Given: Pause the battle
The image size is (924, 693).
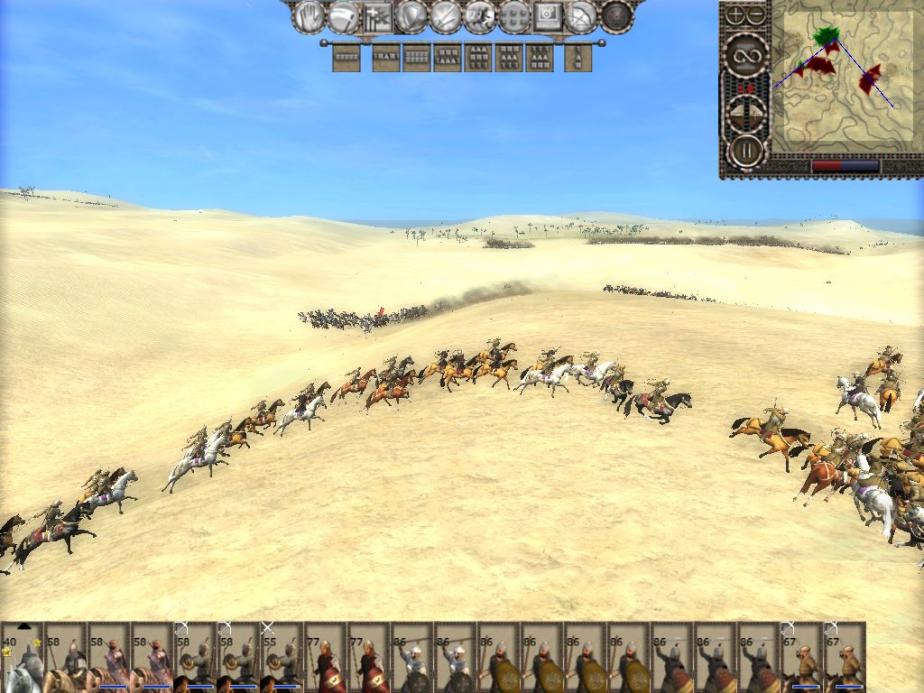Looking at the screenshot, I should [x=745, y=150].
